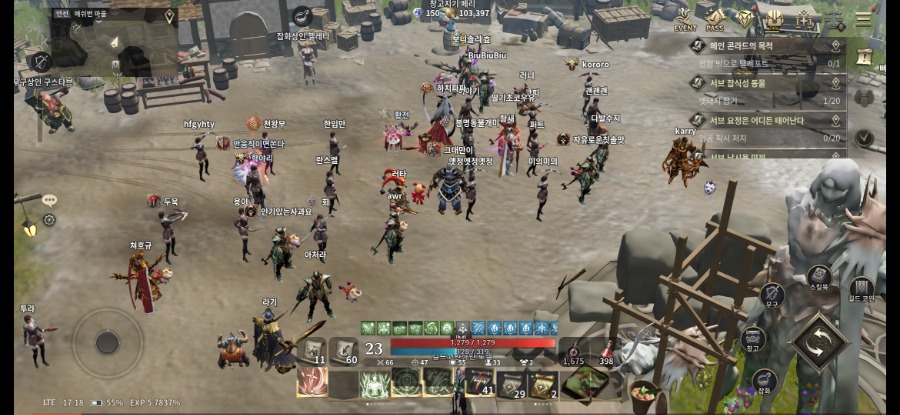Viewport: 900px width, 415px height.
Task: Tap the diamond swap arrows button
Action: tap(819, 340)
